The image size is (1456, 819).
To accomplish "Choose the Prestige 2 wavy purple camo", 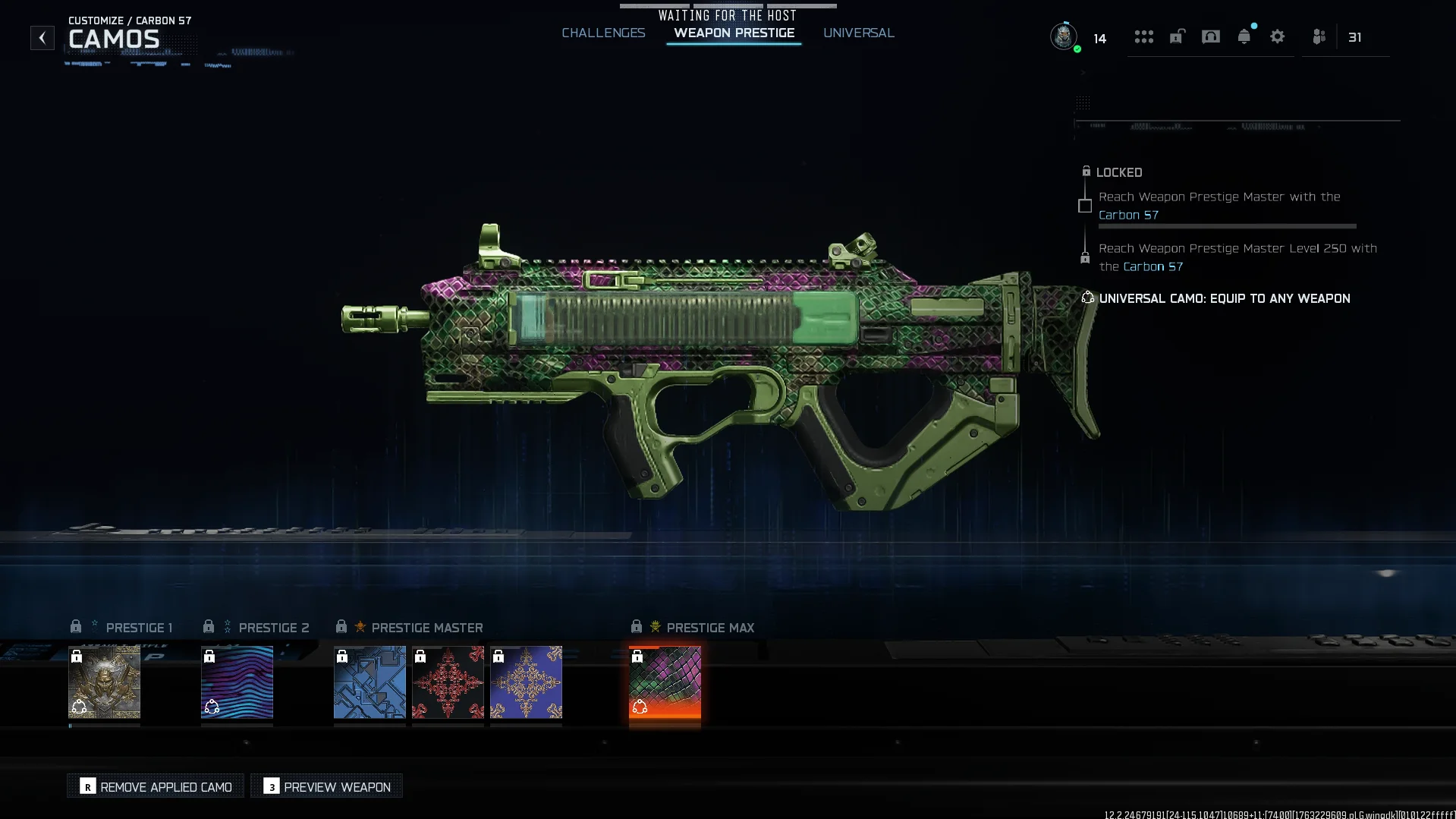I will coord(237,682).
